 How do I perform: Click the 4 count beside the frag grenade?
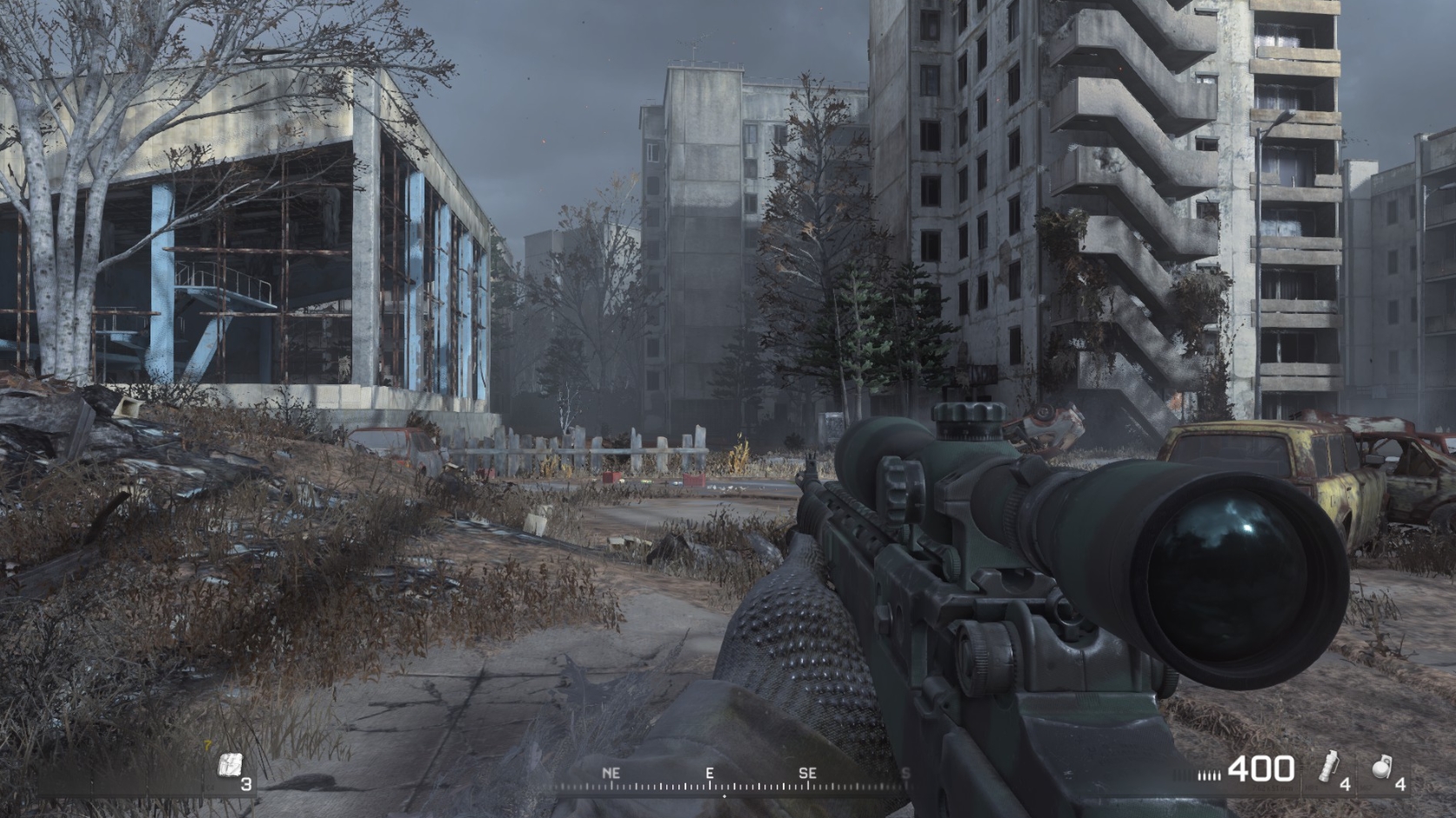(1401, 783)
